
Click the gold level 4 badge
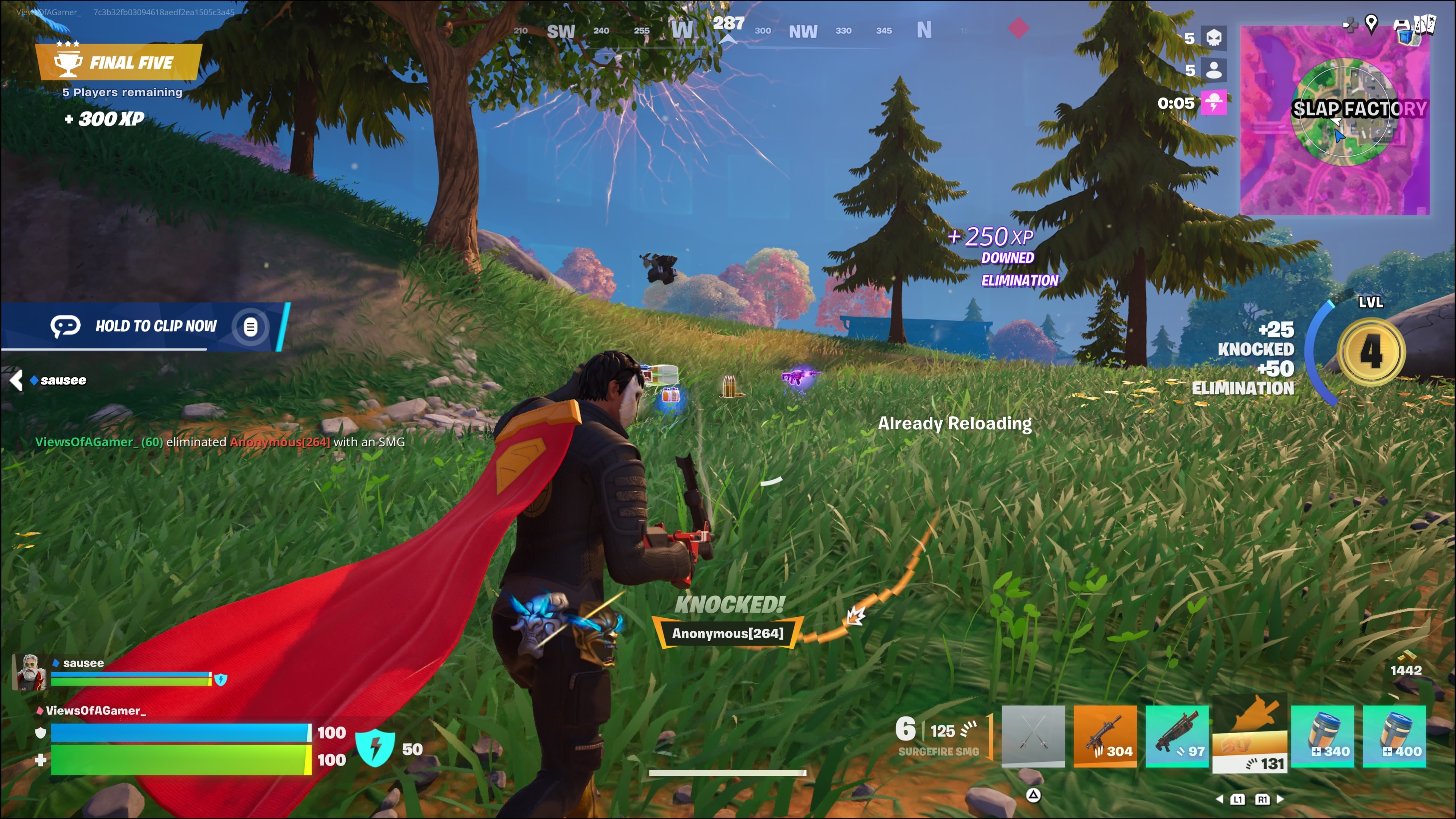tap(1371, 351)
